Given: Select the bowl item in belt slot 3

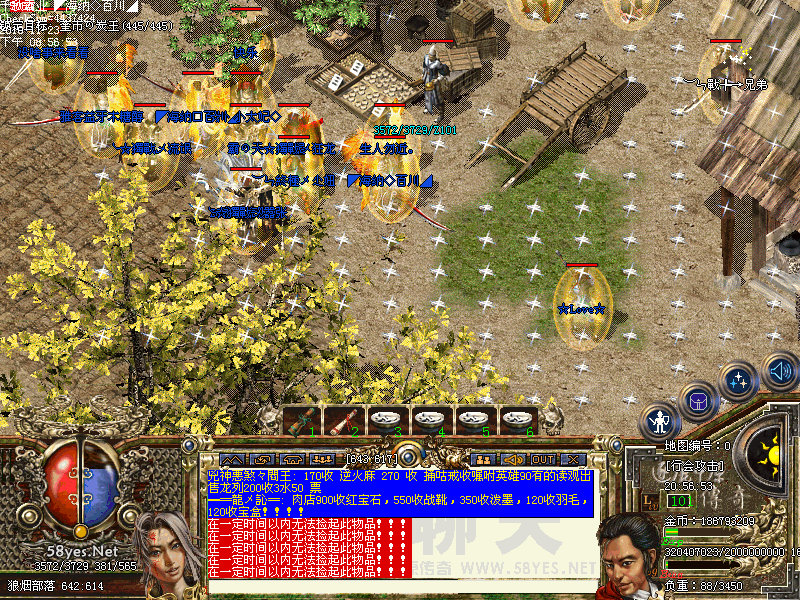Looking at the screenshot, I should point(385,420).
